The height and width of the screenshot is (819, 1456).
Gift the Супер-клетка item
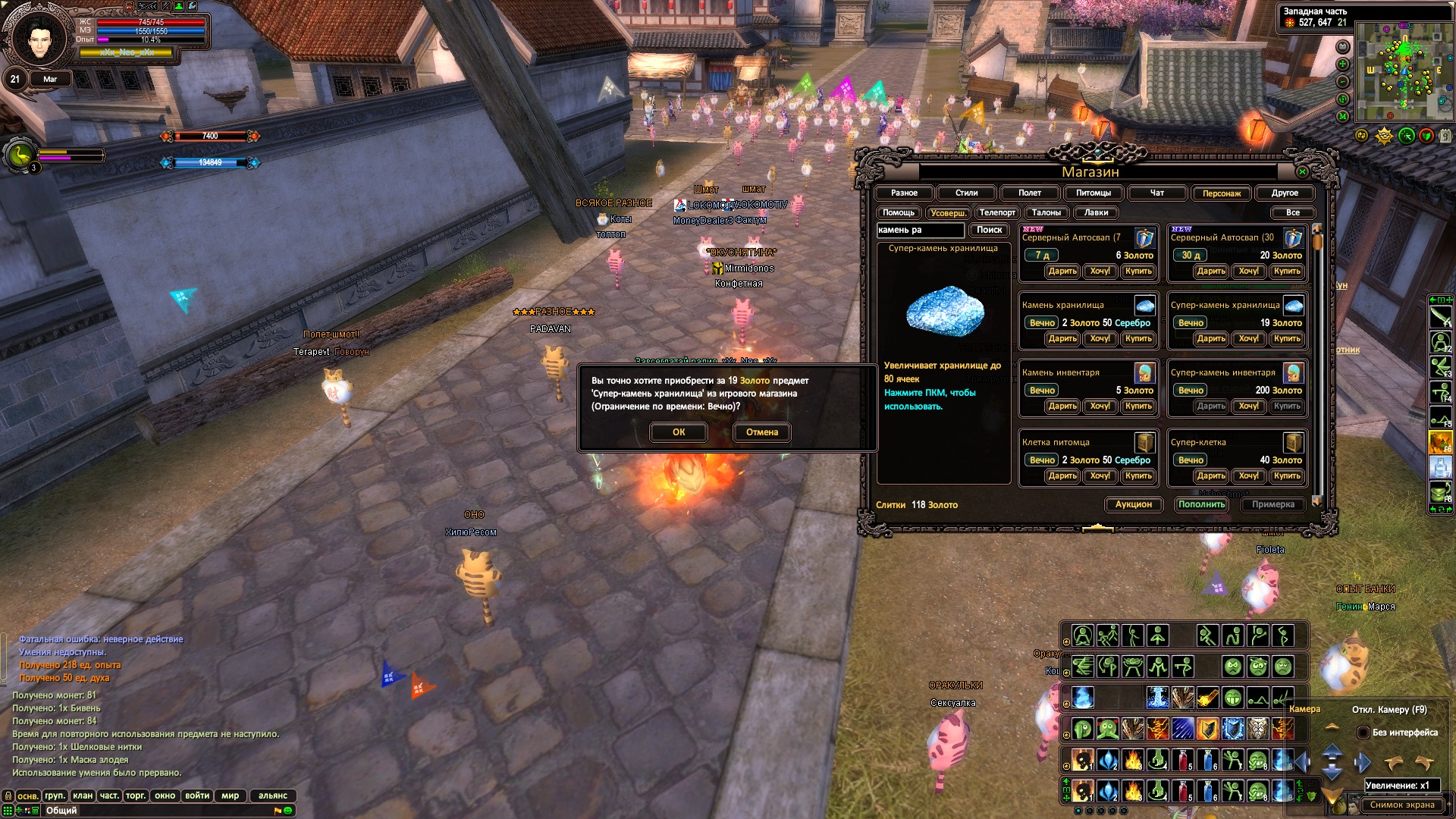1211,476
